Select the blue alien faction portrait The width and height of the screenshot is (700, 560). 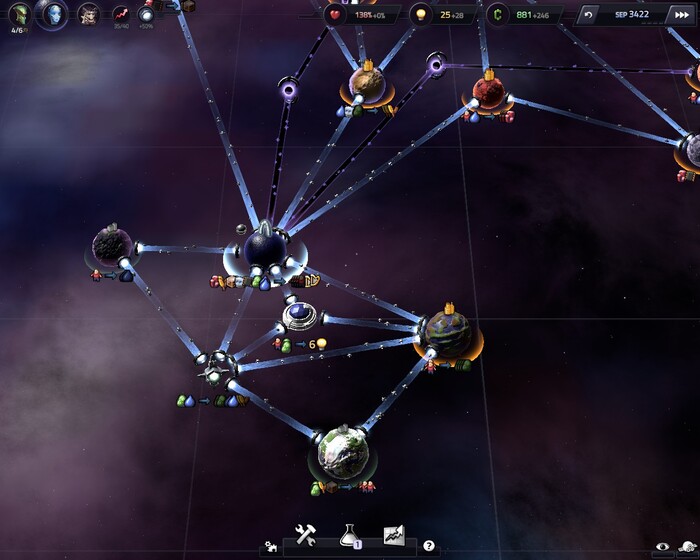52,13
